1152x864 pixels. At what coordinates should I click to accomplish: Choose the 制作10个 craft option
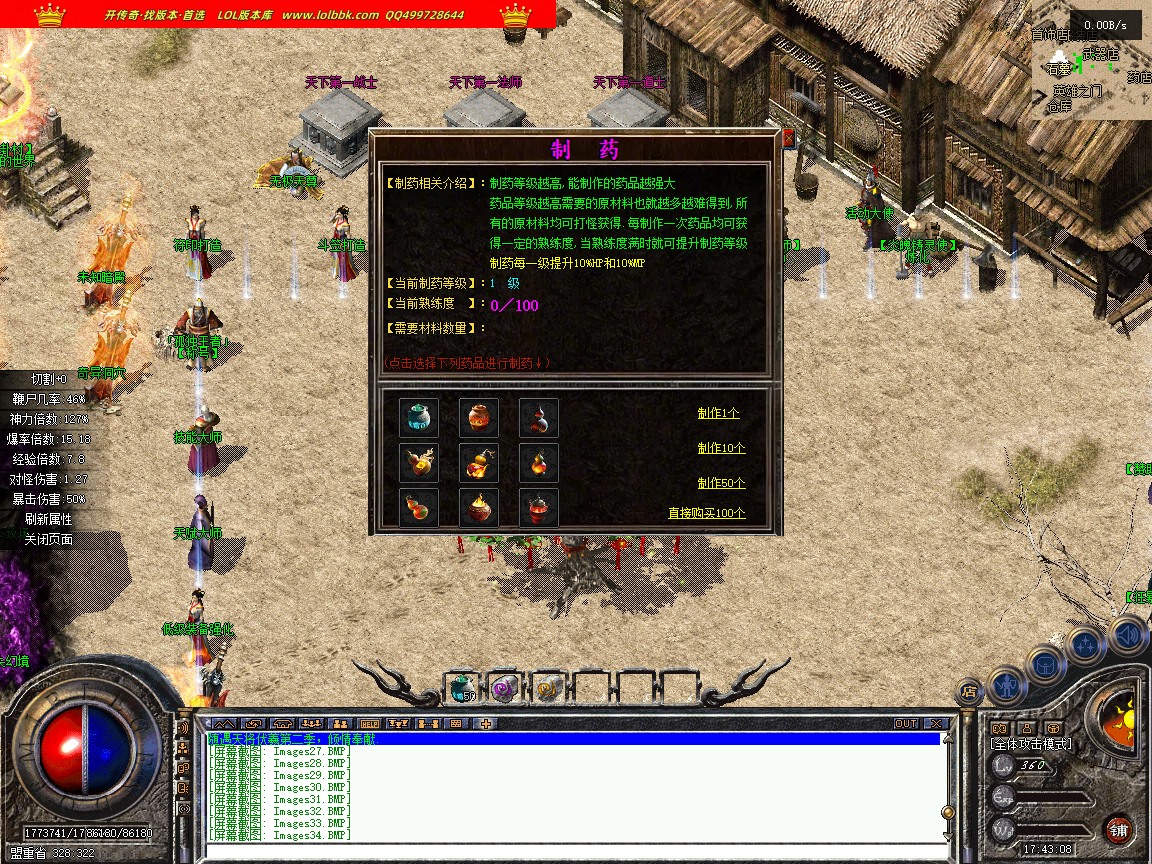click(721, 448)
